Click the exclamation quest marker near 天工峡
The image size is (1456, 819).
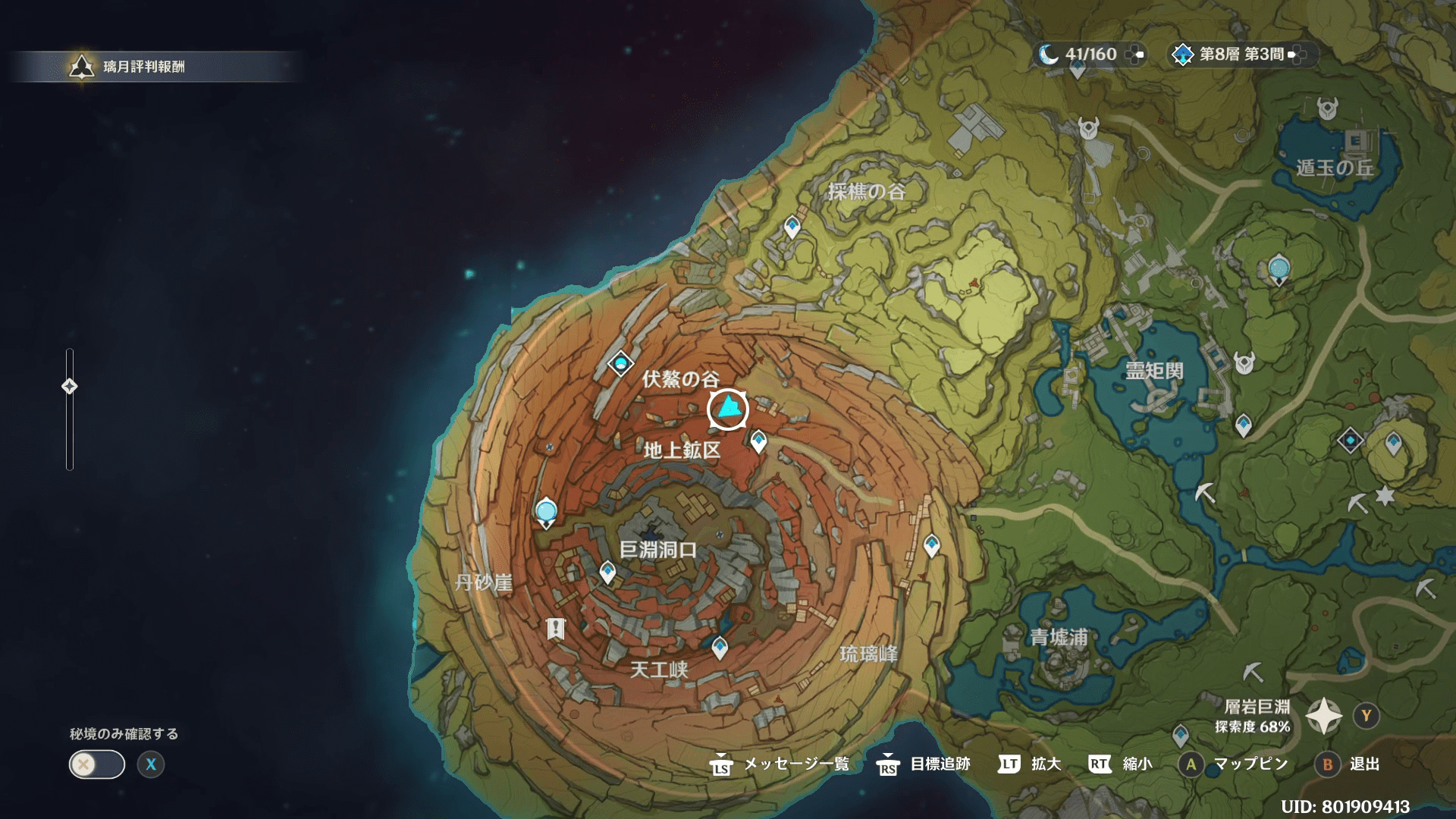click(556, 629)
